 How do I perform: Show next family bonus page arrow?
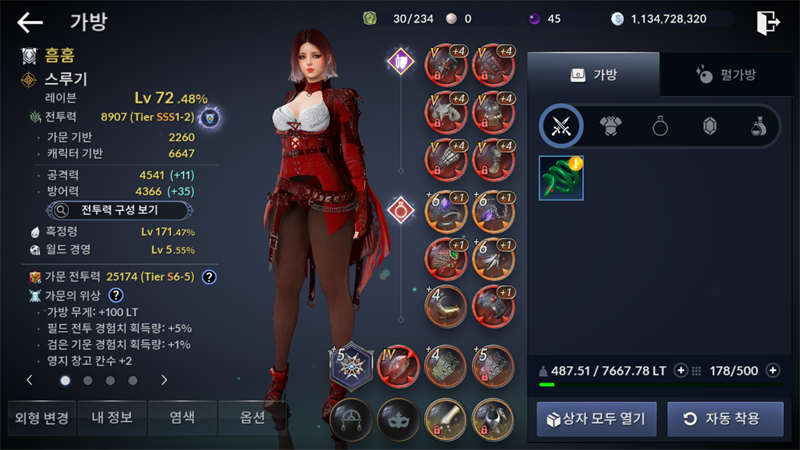pyautogui.click(x=164, y=380)
